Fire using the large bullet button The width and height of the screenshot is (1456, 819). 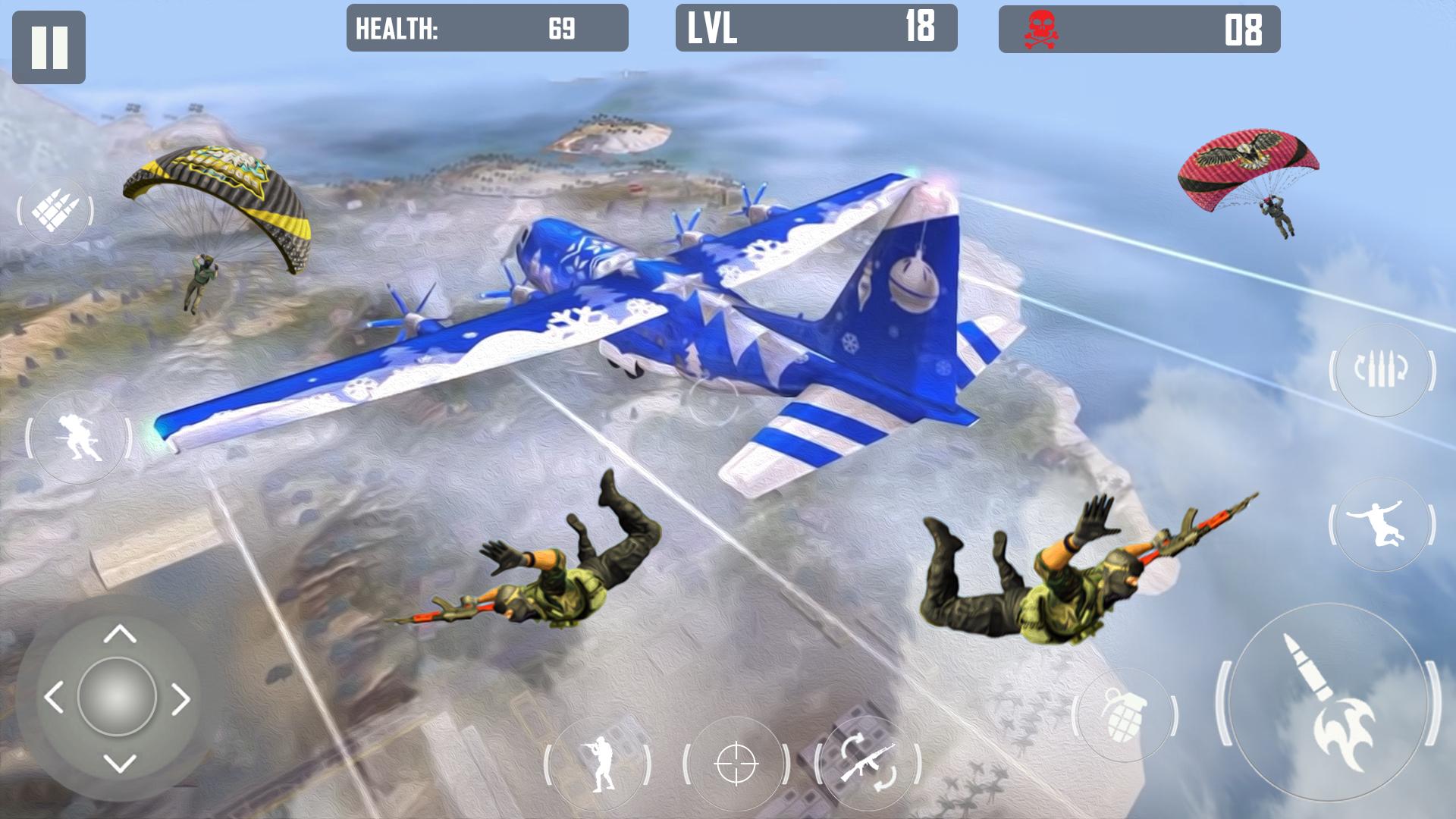point(1328,699)
